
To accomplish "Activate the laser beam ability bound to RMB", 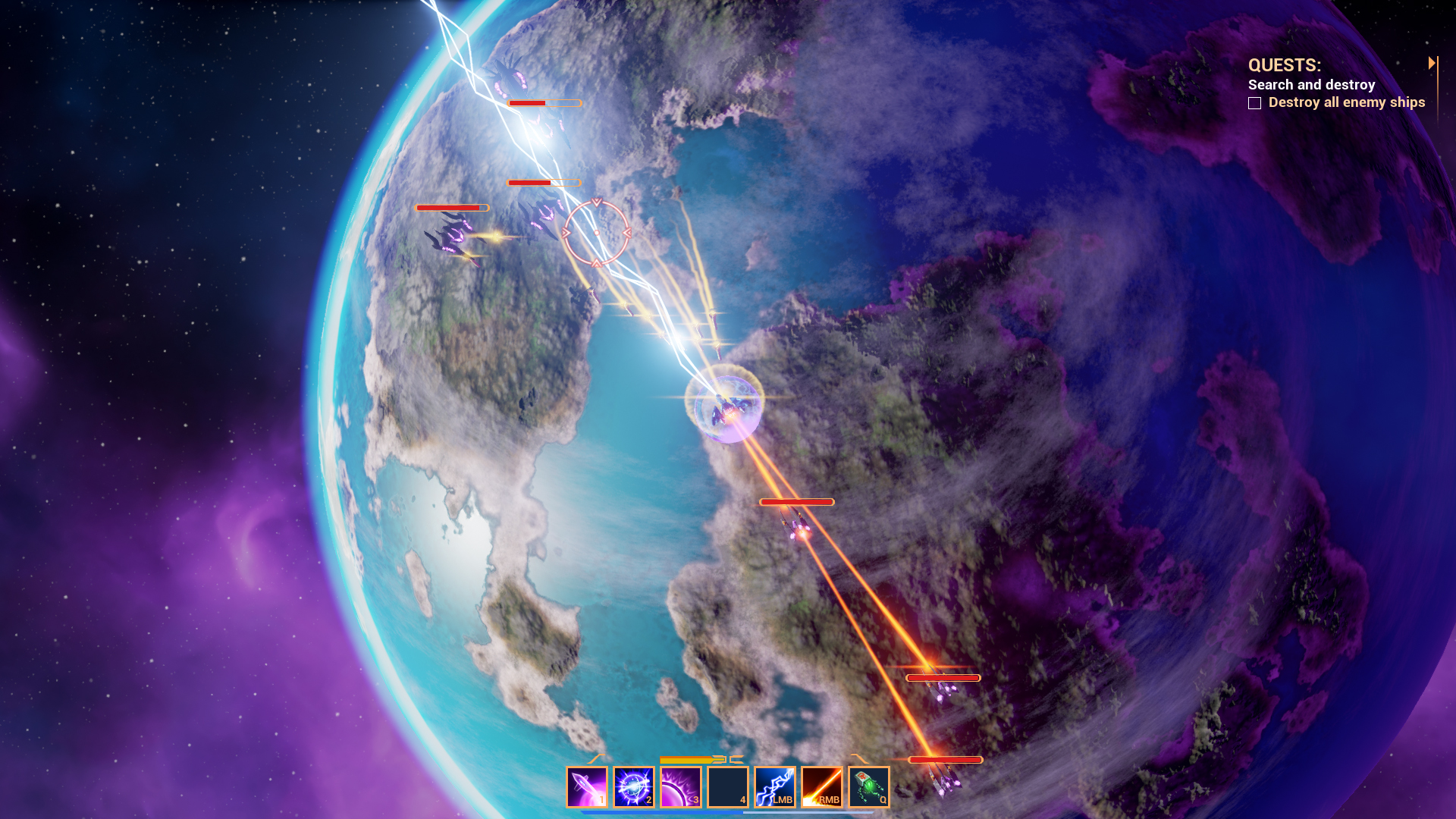I will [x=821, y=787].
